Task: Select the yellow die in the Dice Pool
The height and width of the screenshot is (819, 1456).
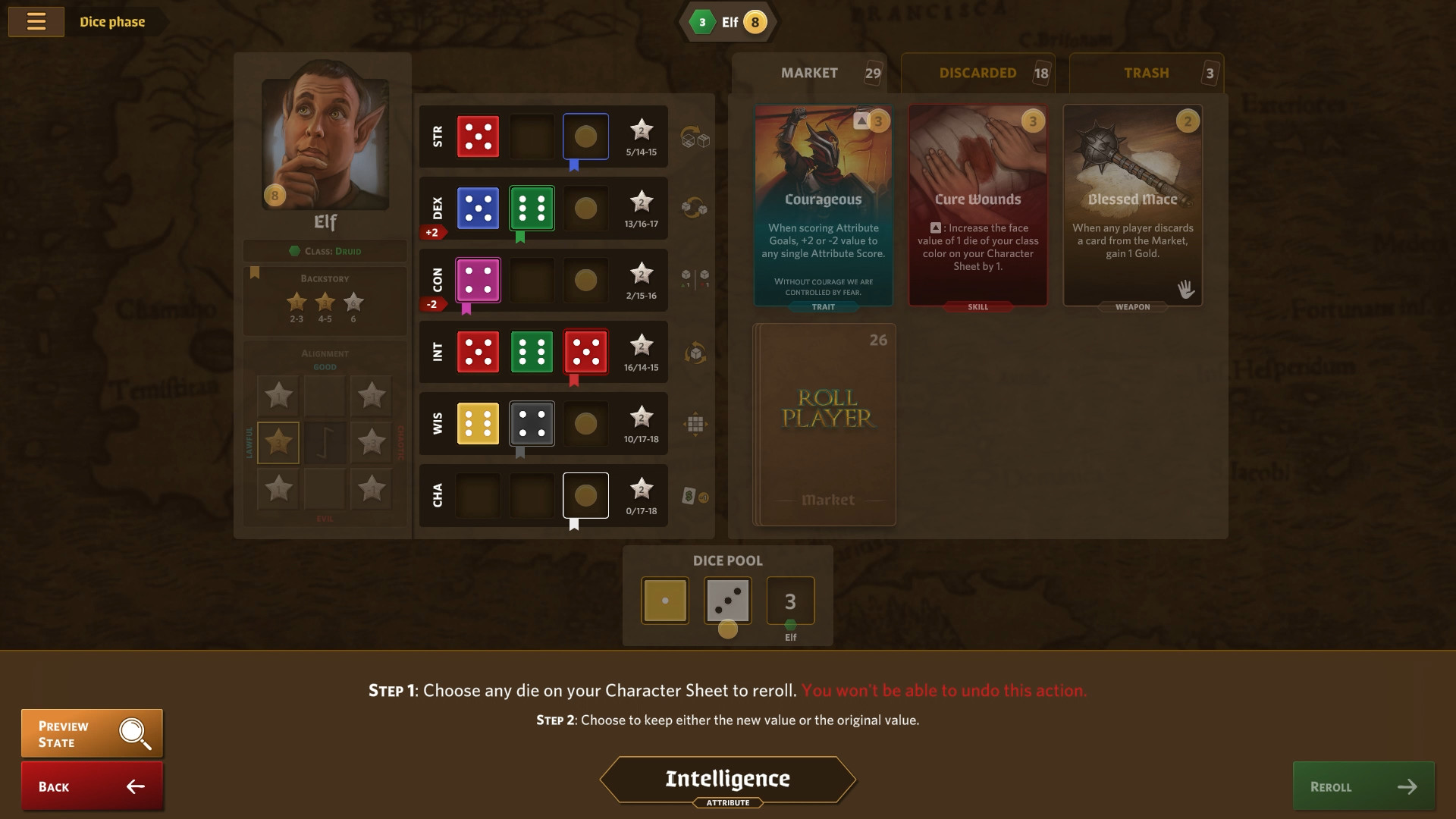Action: pos(664,600)
